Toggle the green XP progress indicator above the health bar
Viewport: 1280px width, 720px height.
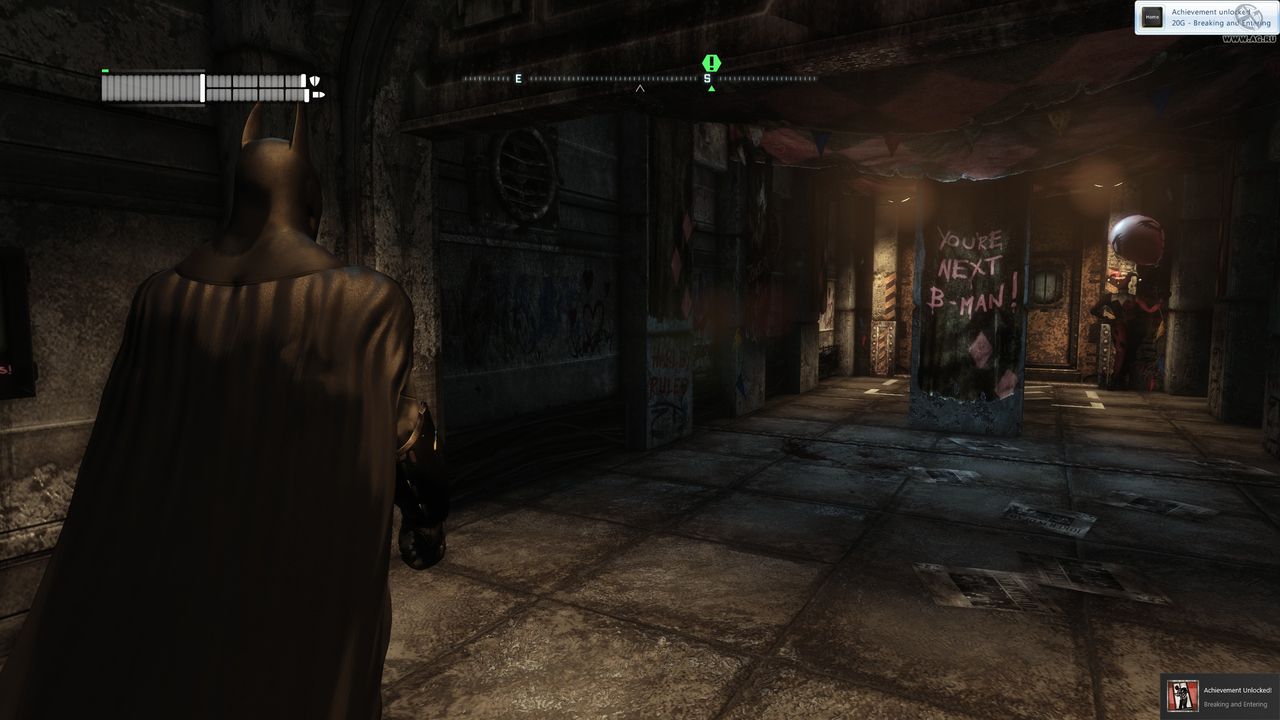104,71
